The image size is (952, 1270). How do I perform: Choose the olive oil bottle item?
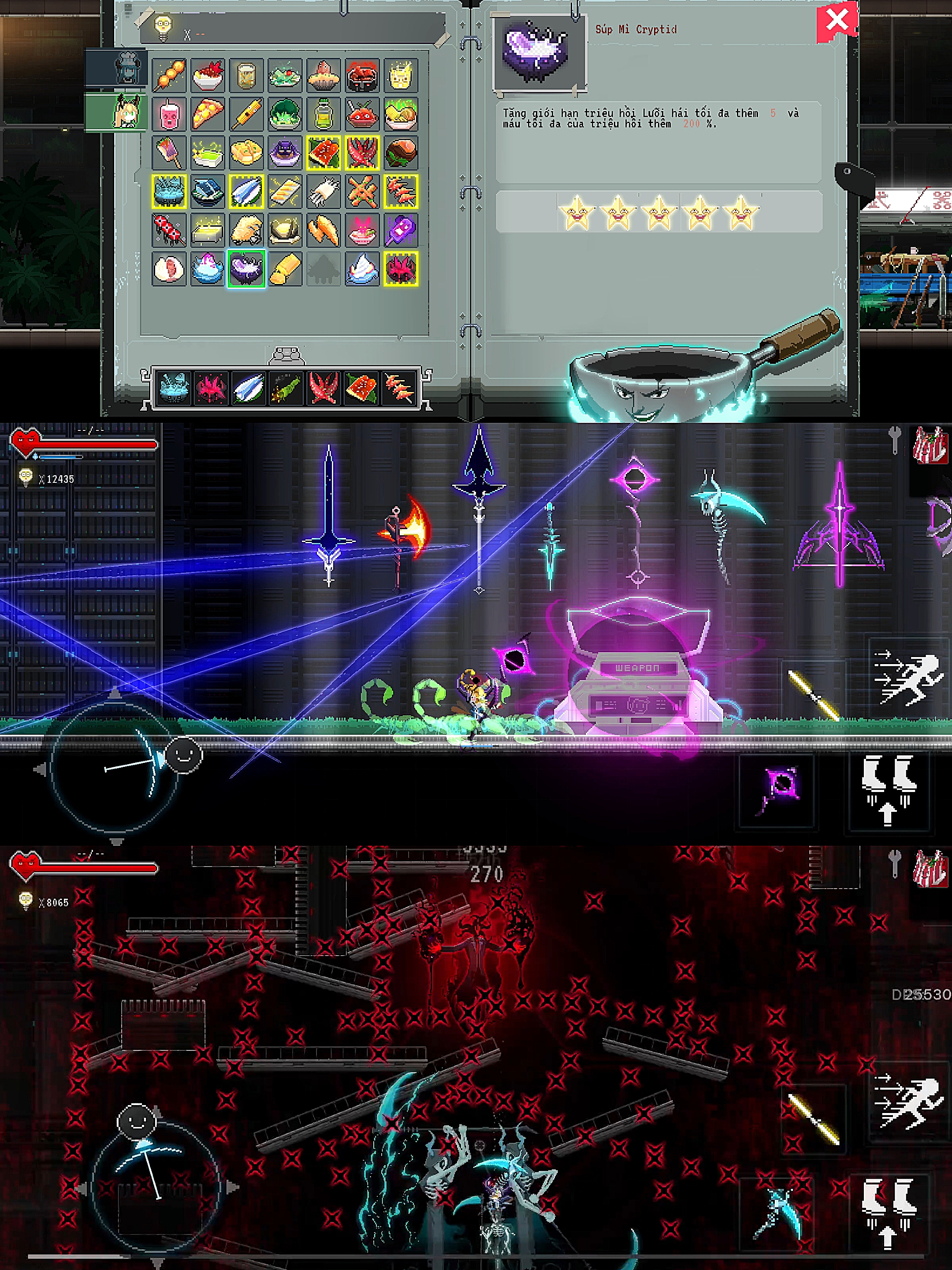pyautogui.click(x=324, y=114)
